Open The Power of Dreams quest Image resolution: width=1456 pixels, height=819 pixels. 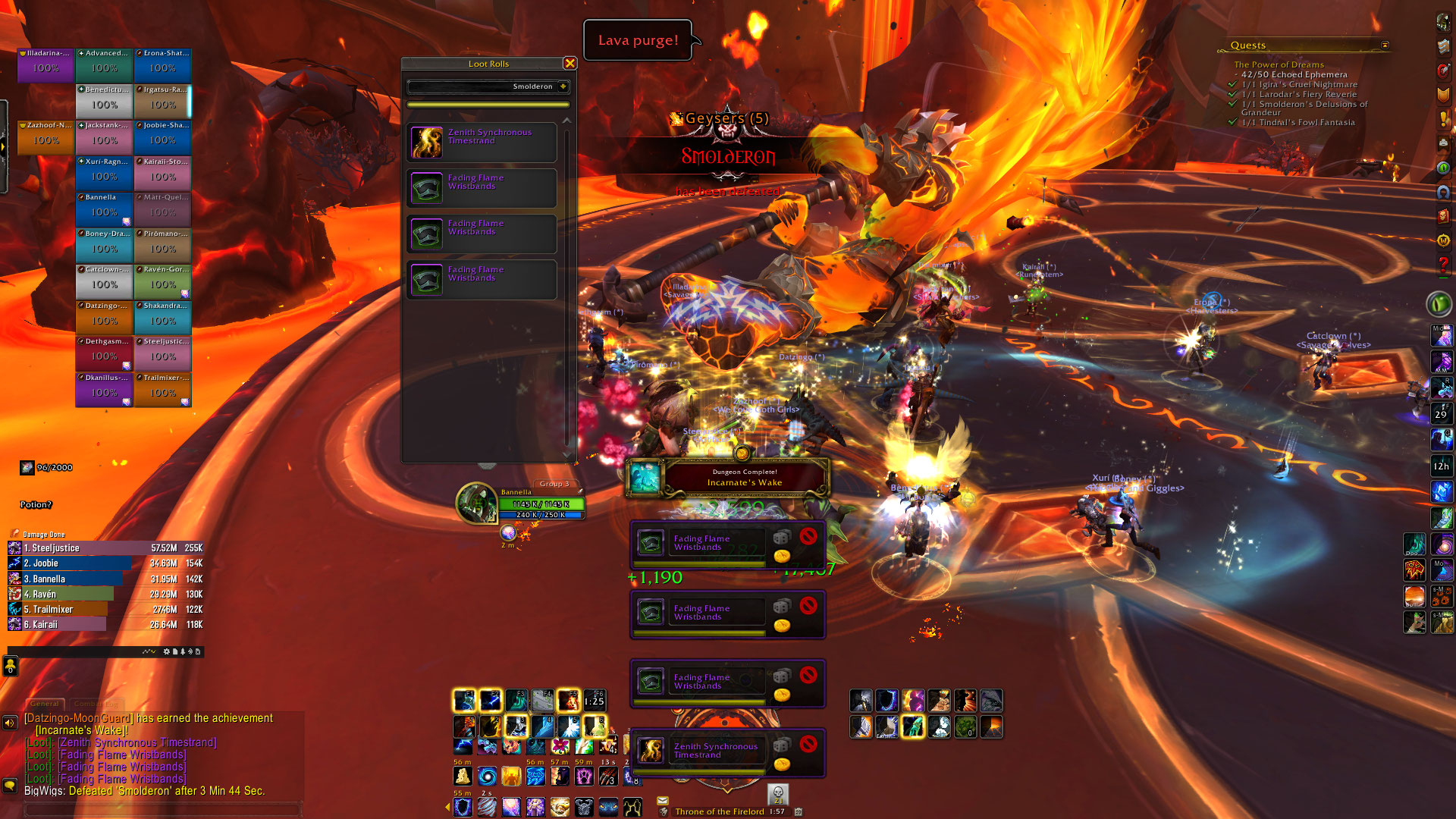coord(1279,65)
